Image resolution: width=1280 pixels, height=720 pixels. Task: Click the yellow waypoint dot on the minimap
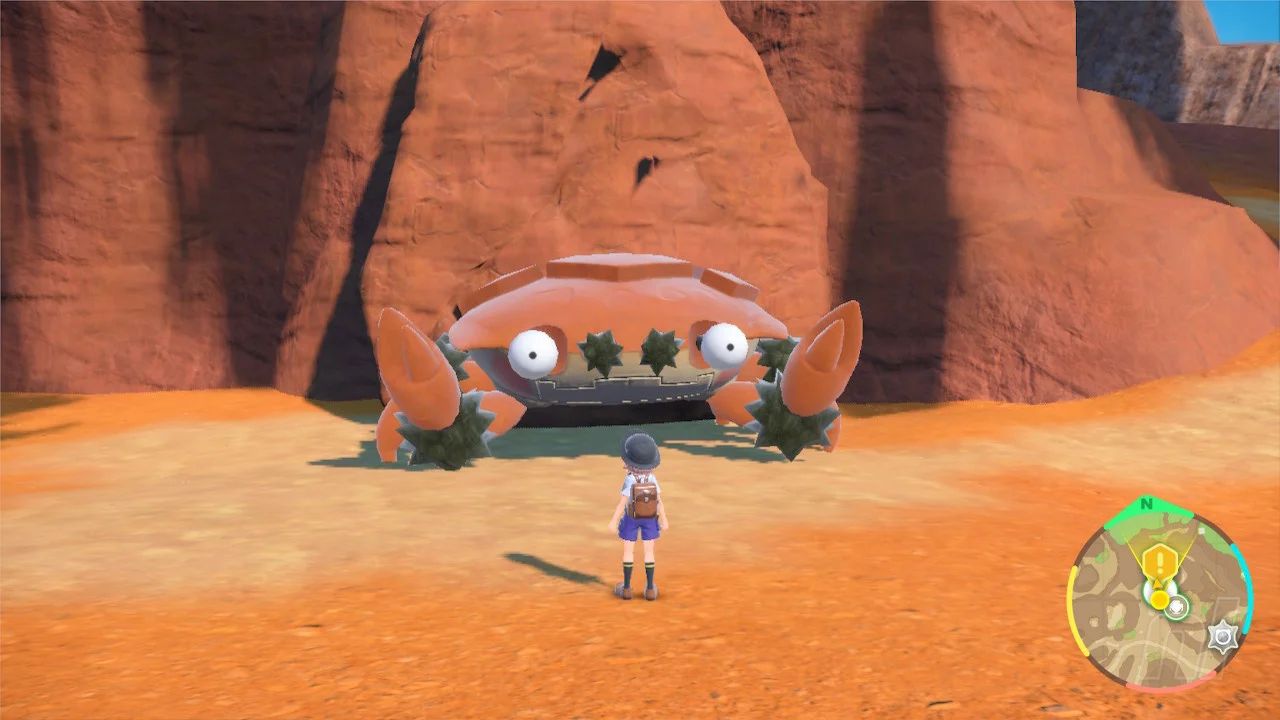1158,598
